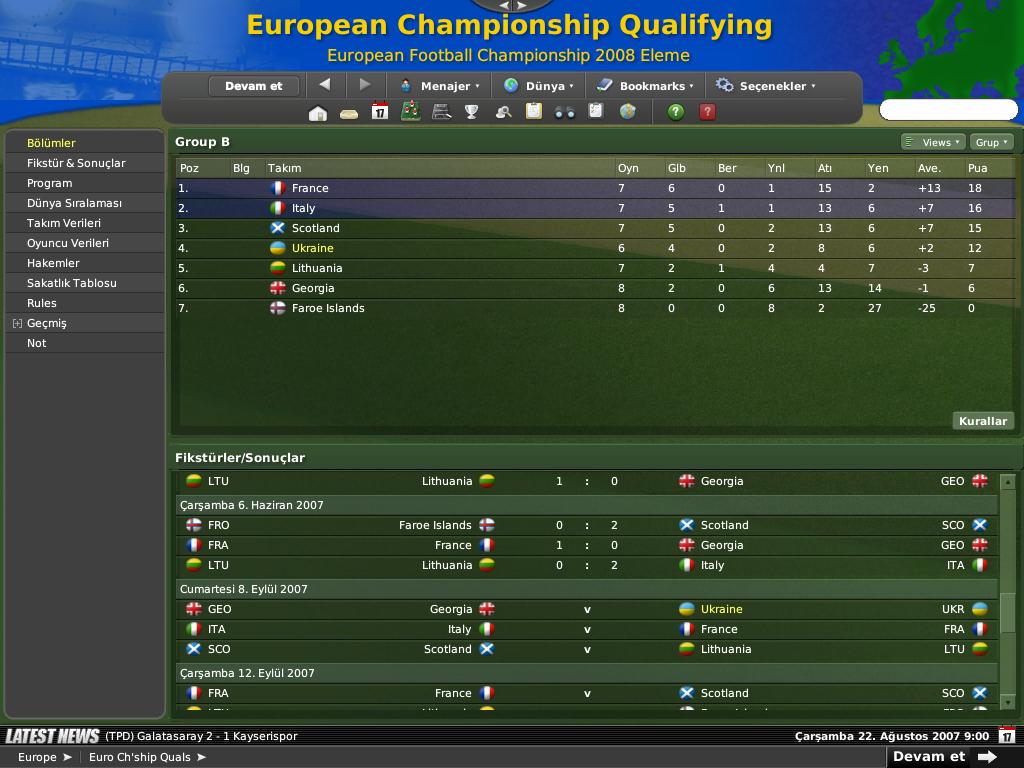Open the Hakemler section
1024x768 pixels.
tap(53, 263)
